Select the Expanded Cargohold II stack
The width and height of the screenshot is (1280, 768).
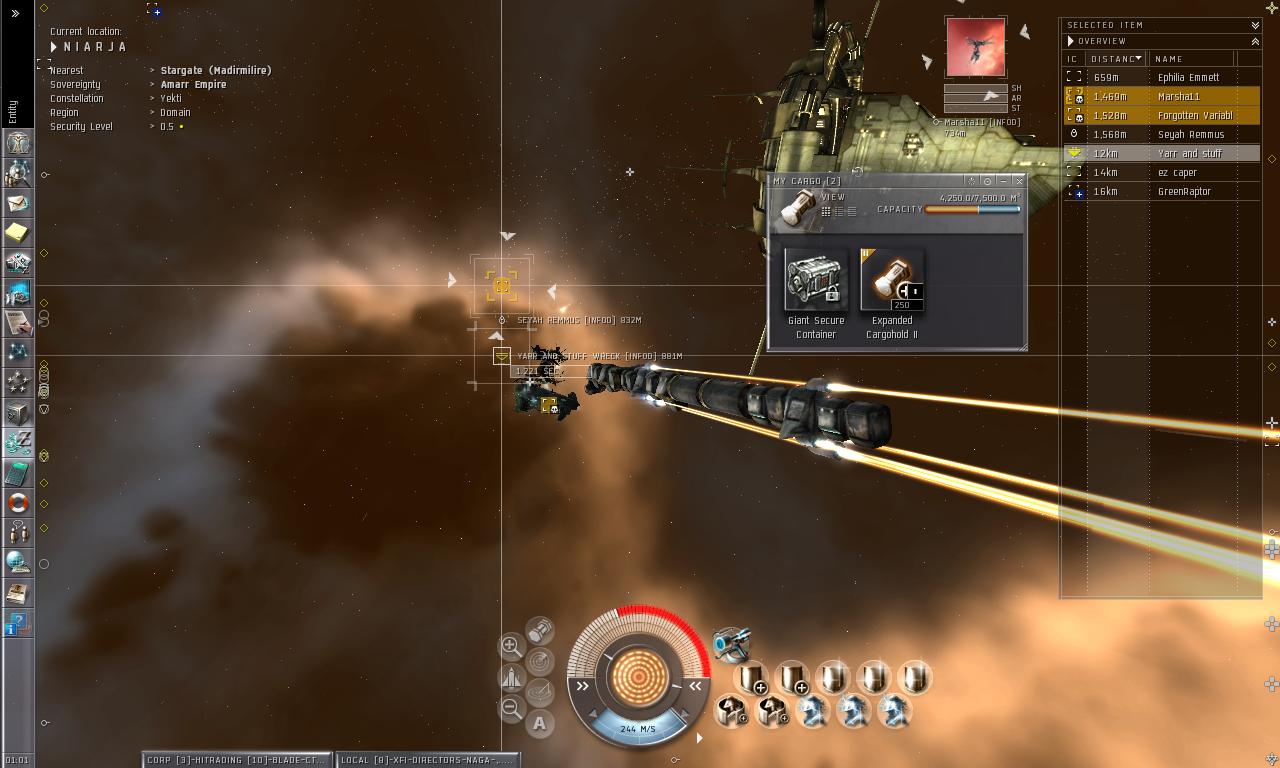pyautogui.click(x=892, y=281)
